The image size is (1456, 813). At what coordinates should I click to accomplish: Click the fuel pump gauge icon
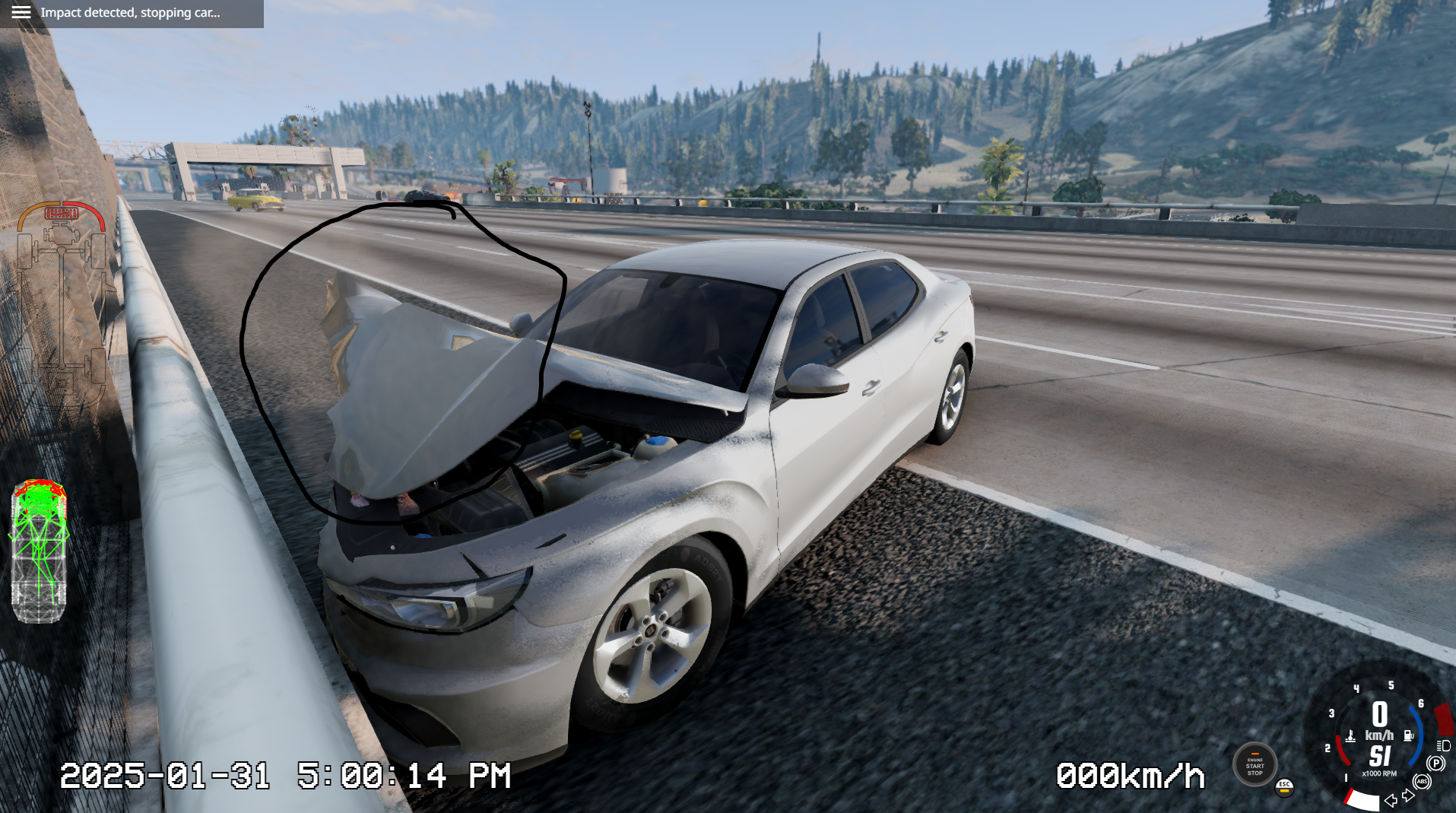pos(1409,735)
